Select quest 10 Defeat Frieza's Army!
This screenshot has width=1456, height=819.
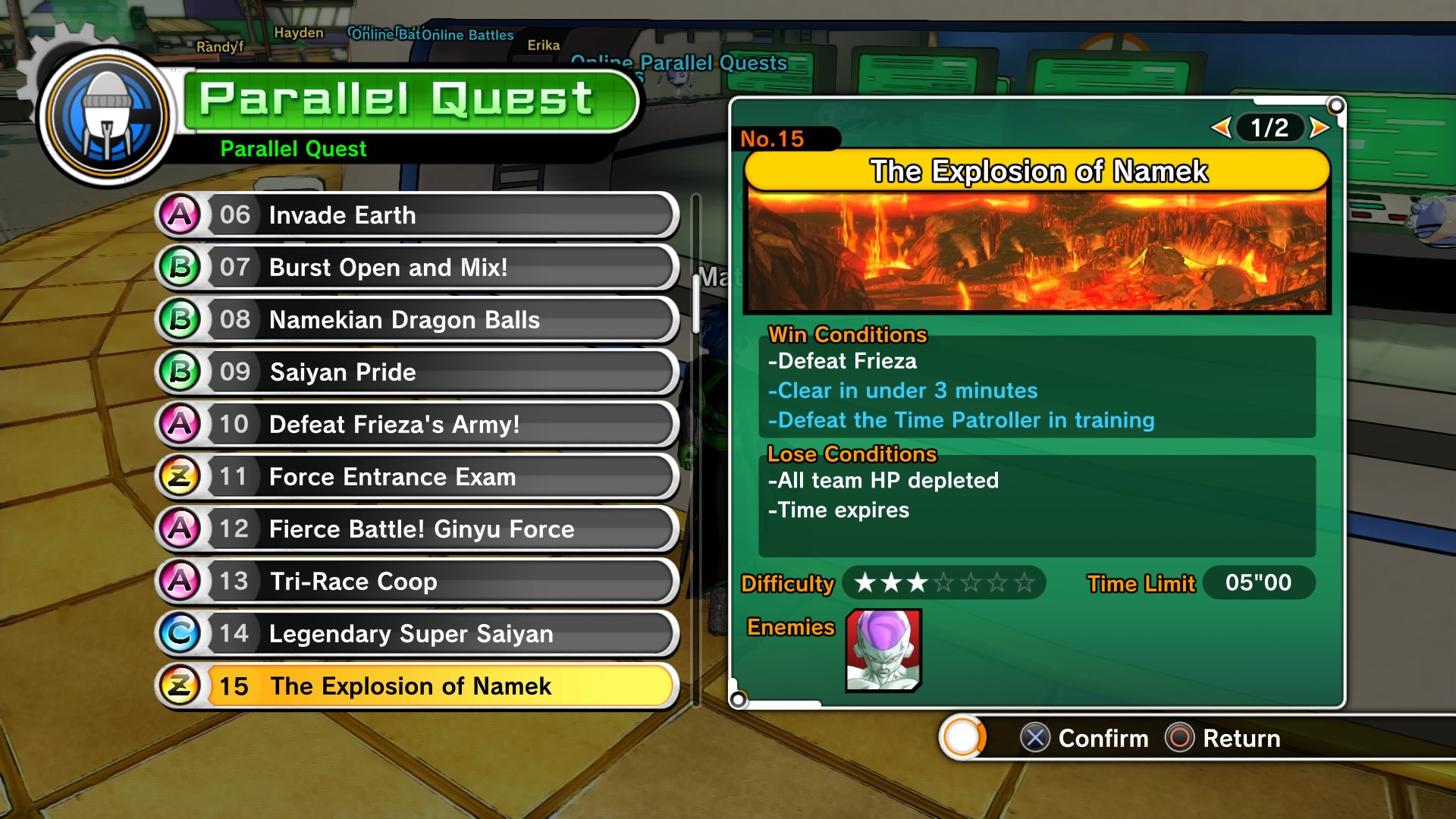tap(417, 425)
